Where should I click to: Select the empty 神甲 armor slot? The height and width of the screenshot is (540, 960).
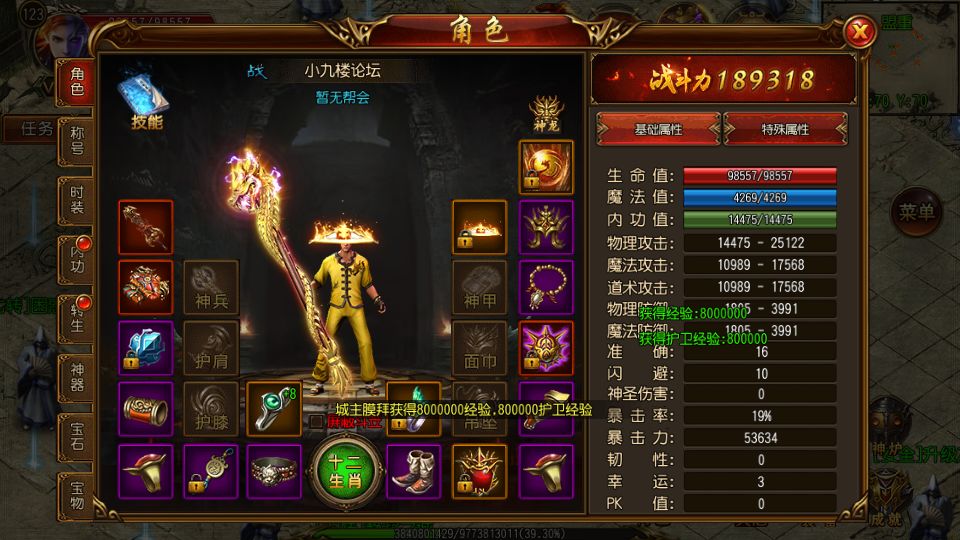(479, 288)
